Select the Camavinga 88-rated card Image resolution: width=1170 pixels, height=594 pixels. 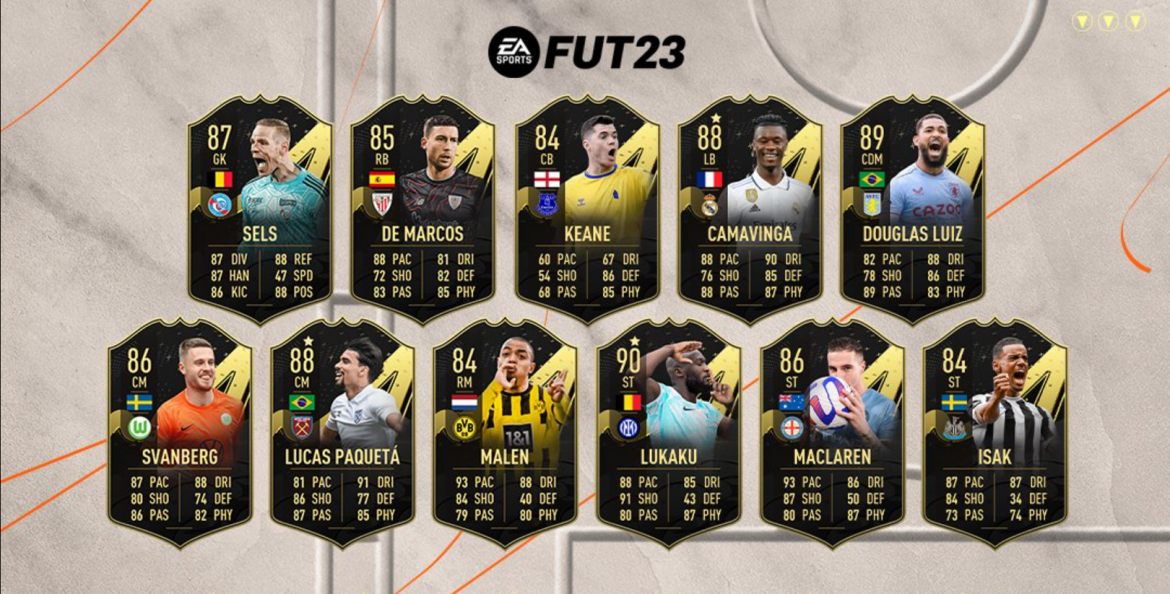pyautogui.click(x=750, y=210)
